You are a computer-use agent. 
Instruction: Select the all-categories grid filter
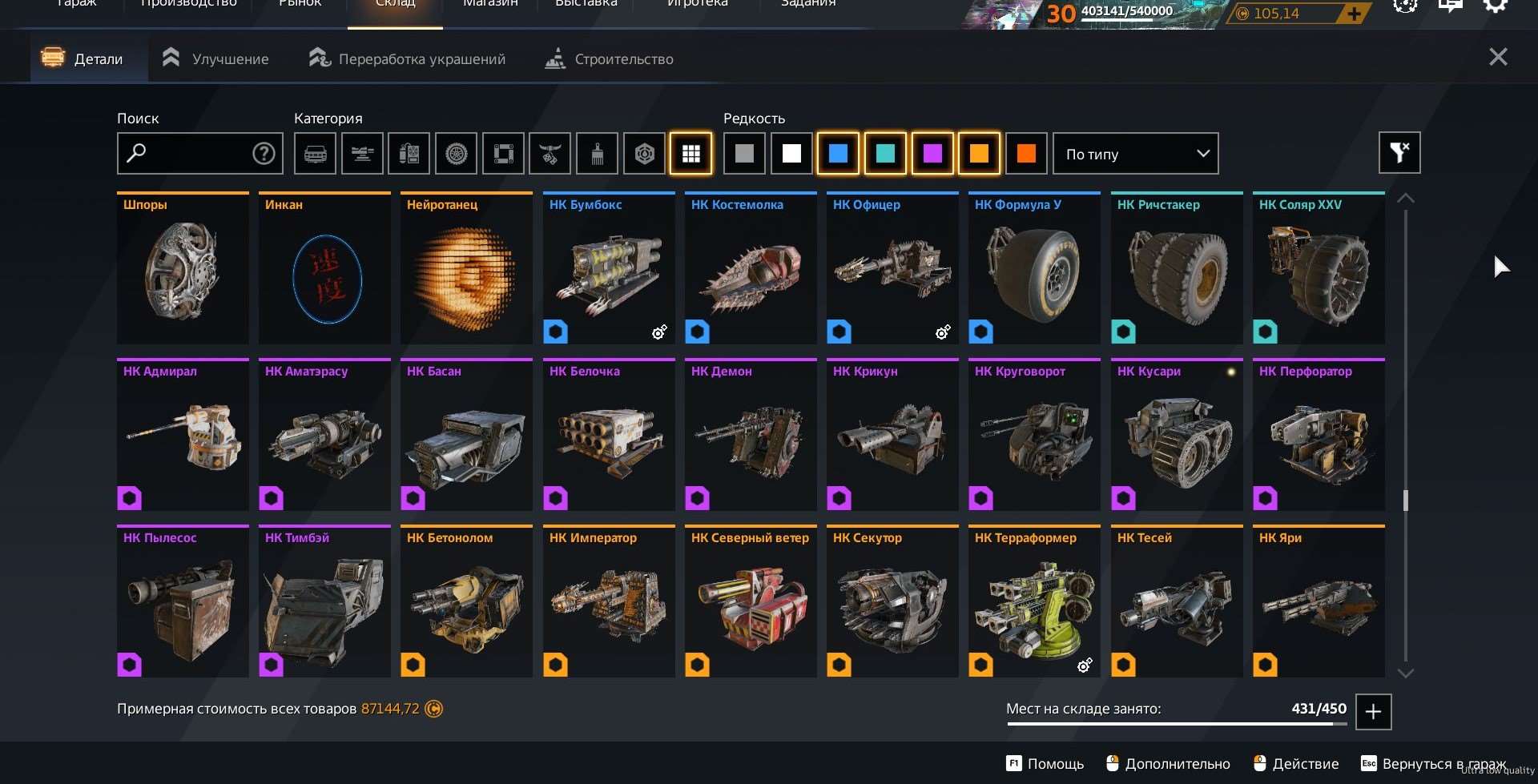pos(690,154)
